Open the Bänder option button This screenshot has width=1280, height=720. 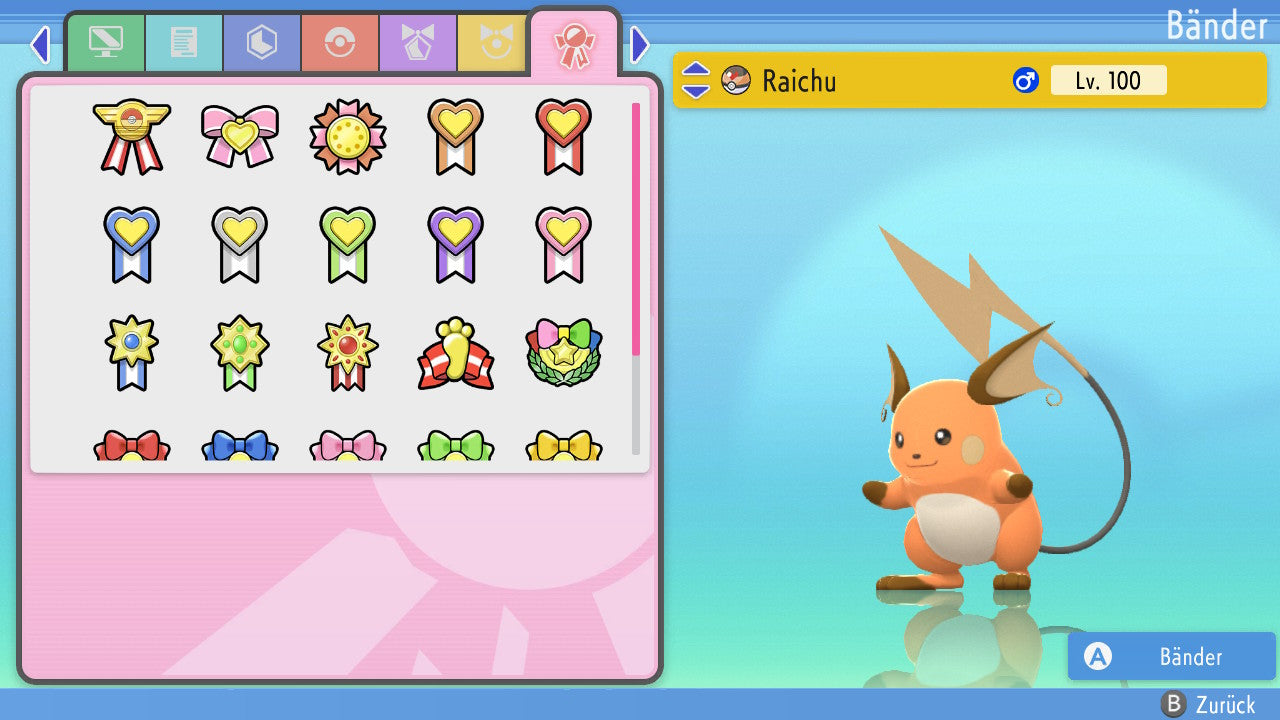coord(1171,656)
